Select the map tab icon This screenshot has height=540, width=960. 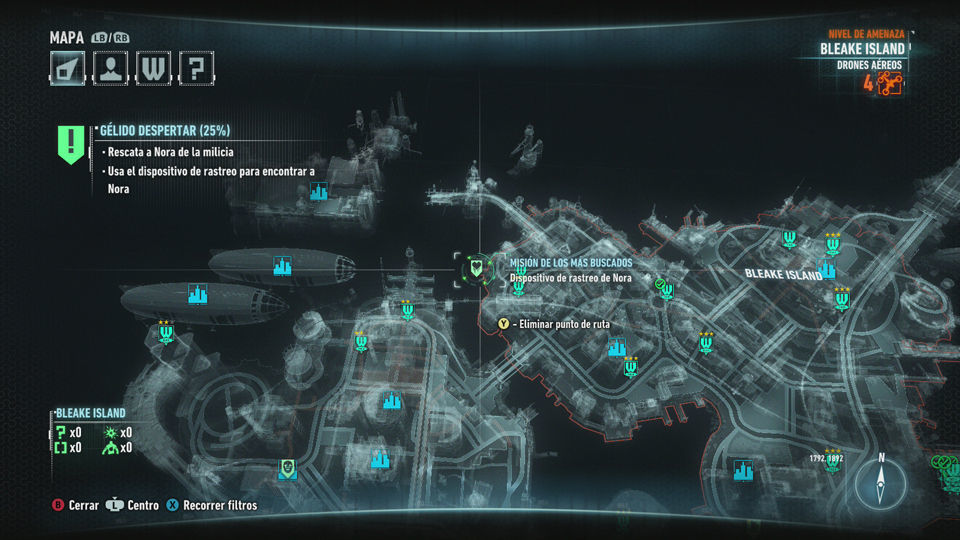67,68
